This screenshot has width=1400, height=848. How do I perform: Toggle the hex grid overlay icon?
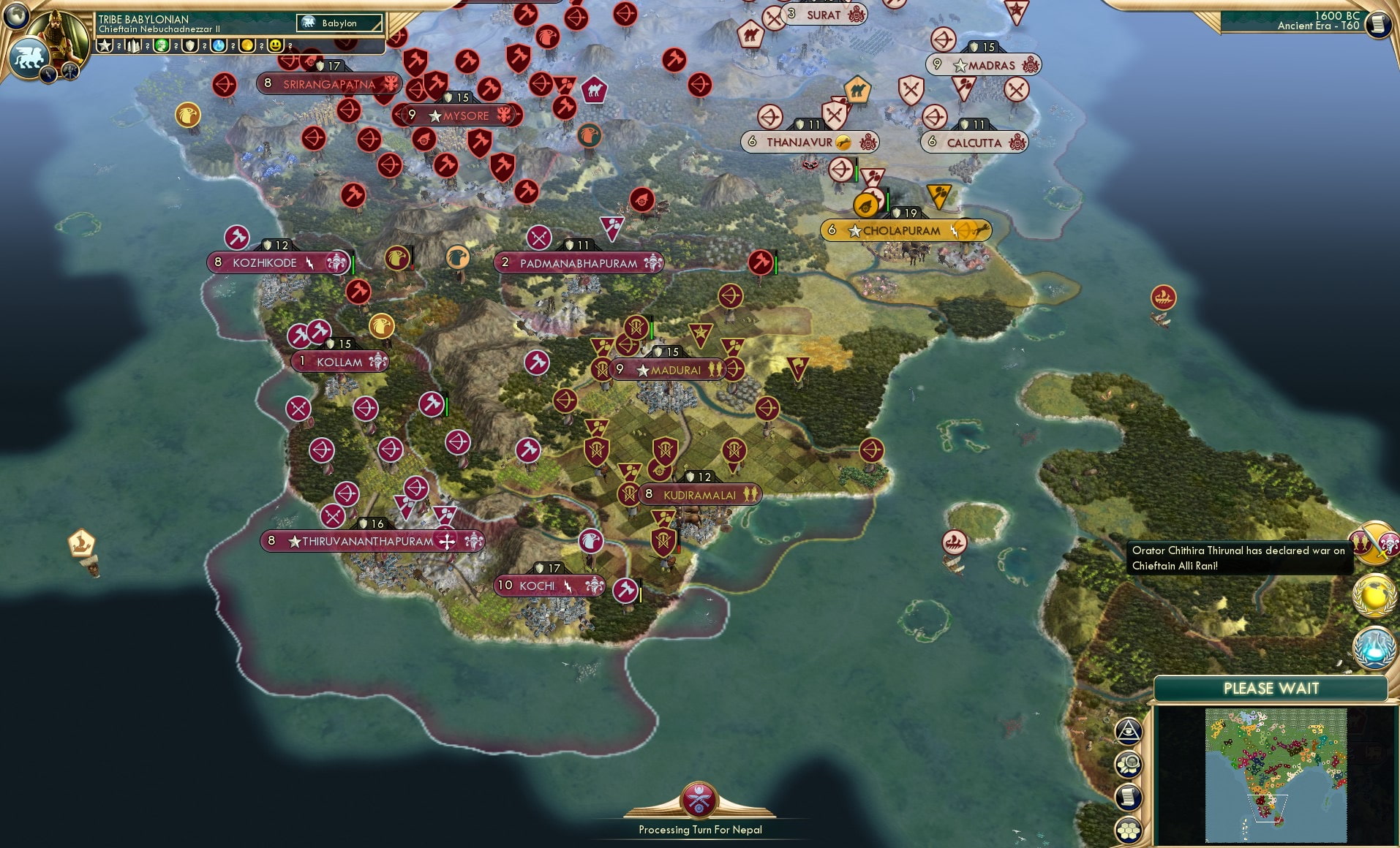pyautogui.click(x=1129, y=830)
